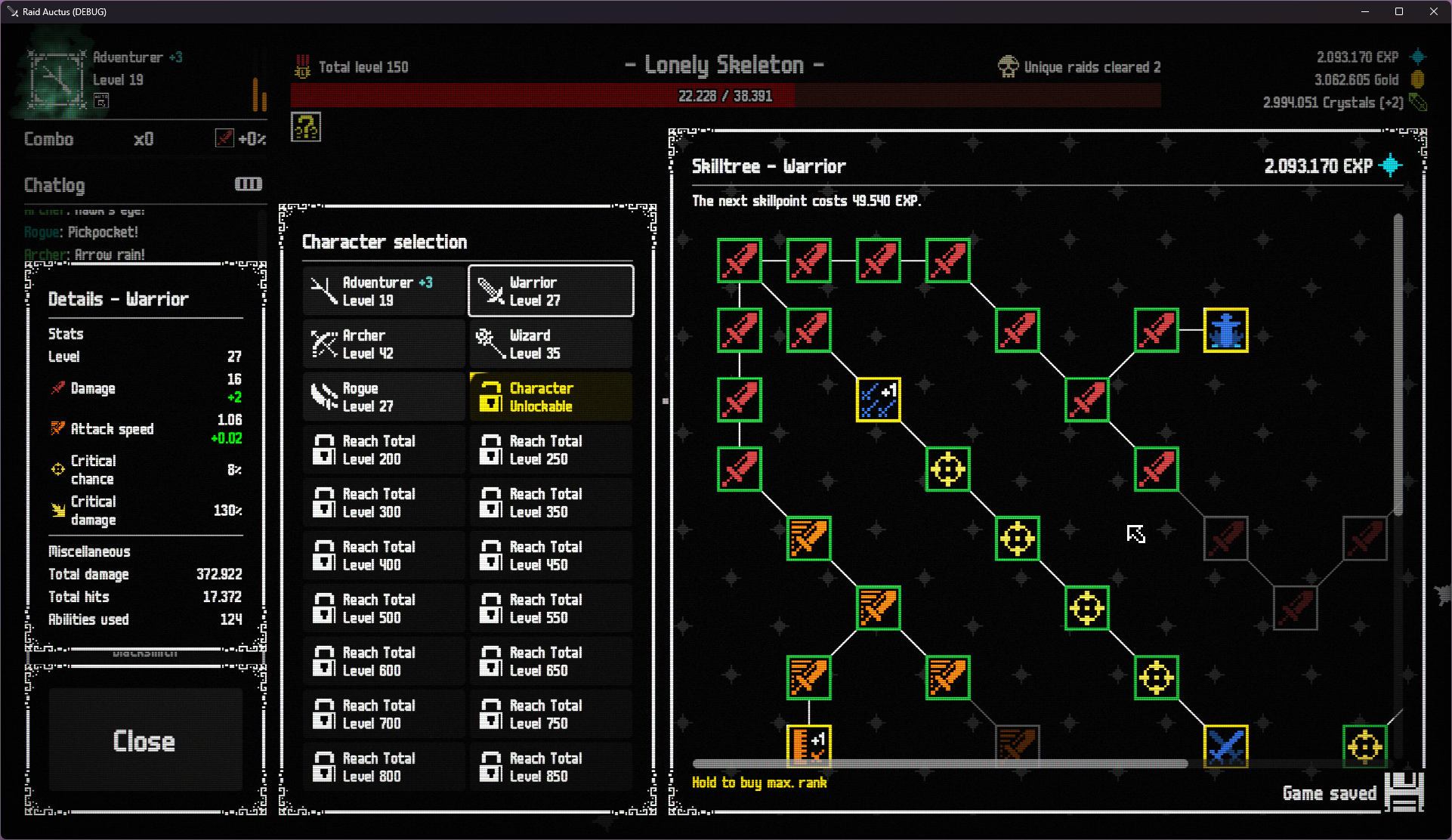Toggle the Chatlog display icon

click(x=248, y=184)
